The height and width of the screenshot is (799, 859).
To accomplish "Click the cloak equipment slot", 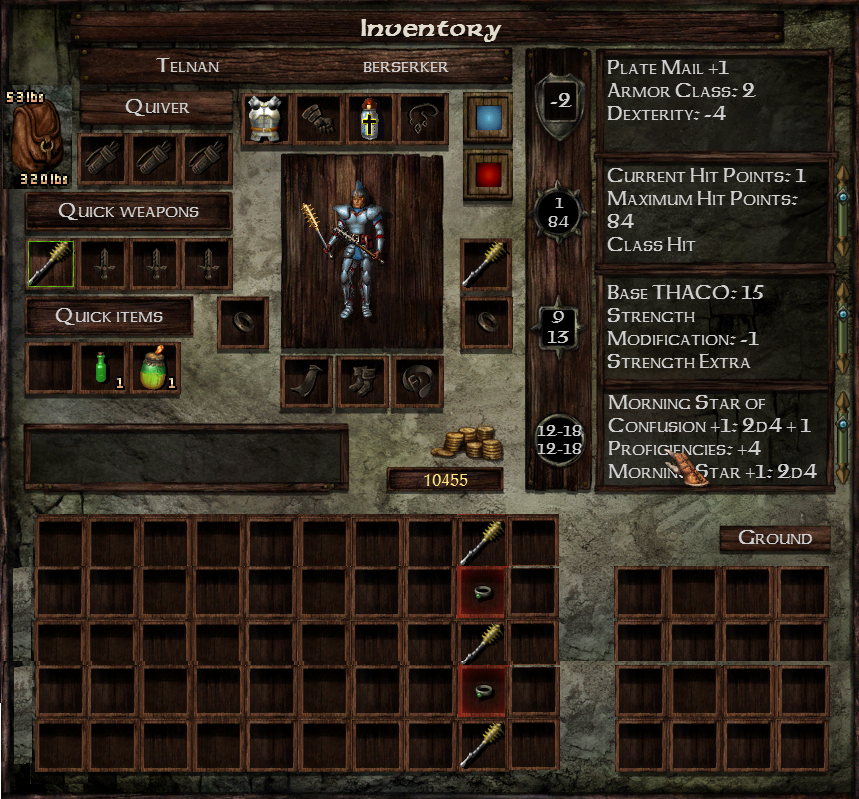I will pyautogui.click(x=306, y=382).
